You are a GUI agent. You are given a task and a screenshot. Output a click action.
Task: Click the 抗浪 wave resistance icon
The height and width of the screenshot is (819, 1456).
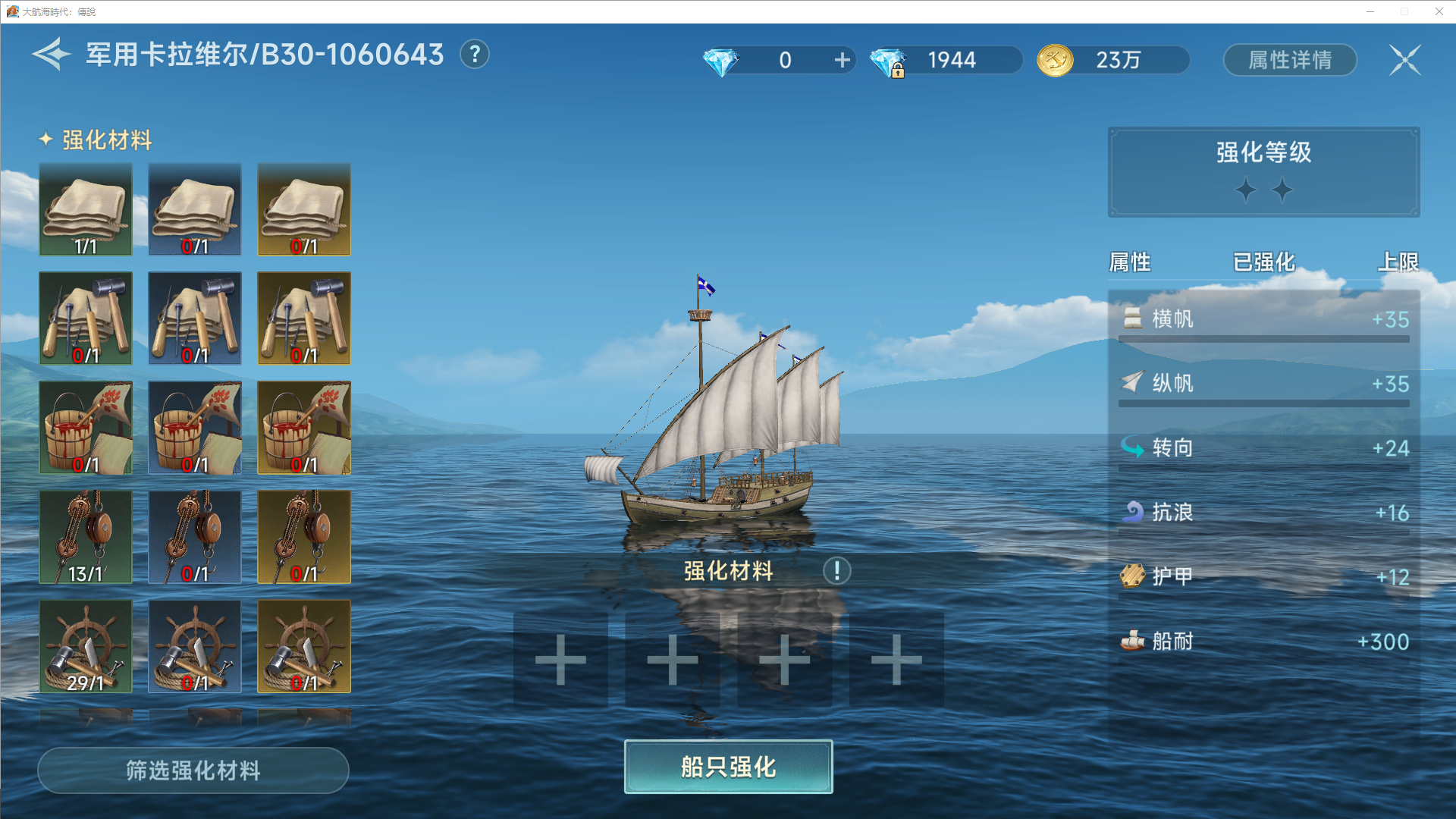click(x=1132, y=512)
